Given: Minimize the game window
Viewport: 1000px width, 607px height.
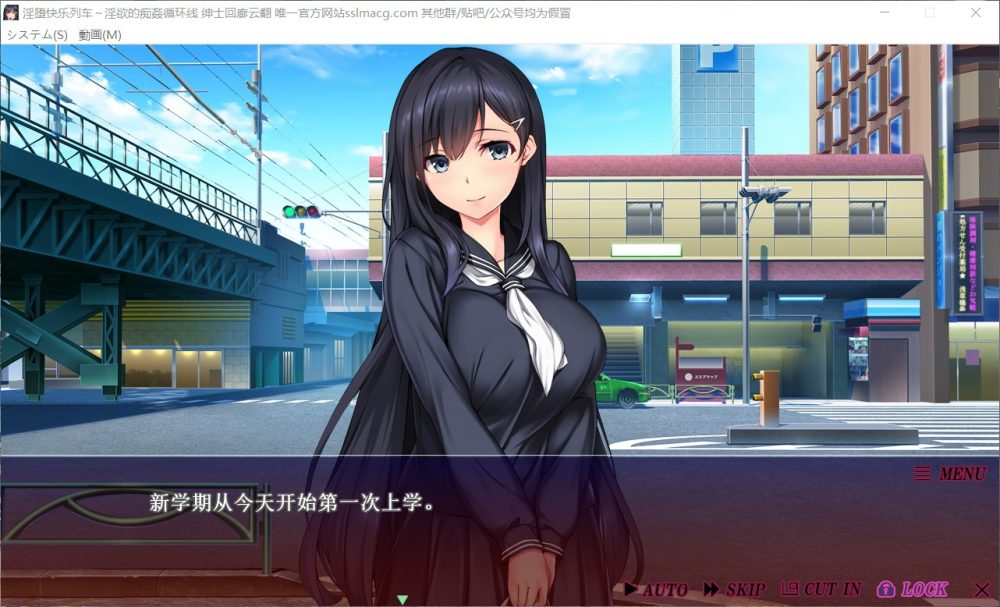Looking at the screenshot, I should click(x=886, y=13).
